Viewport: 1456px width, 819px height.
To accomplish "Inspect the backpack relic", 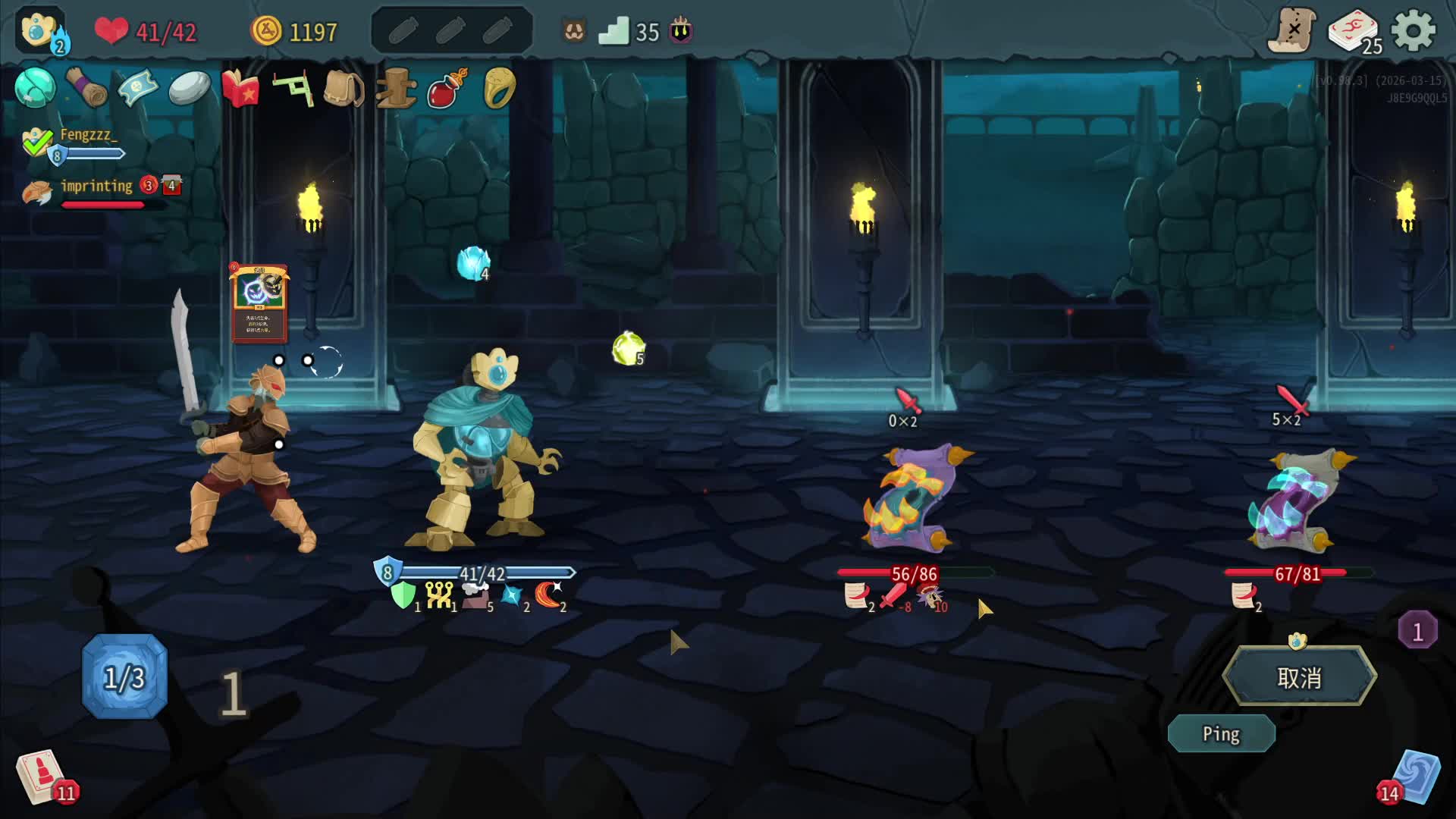I will pyautogui.click(x=344, y=89).
